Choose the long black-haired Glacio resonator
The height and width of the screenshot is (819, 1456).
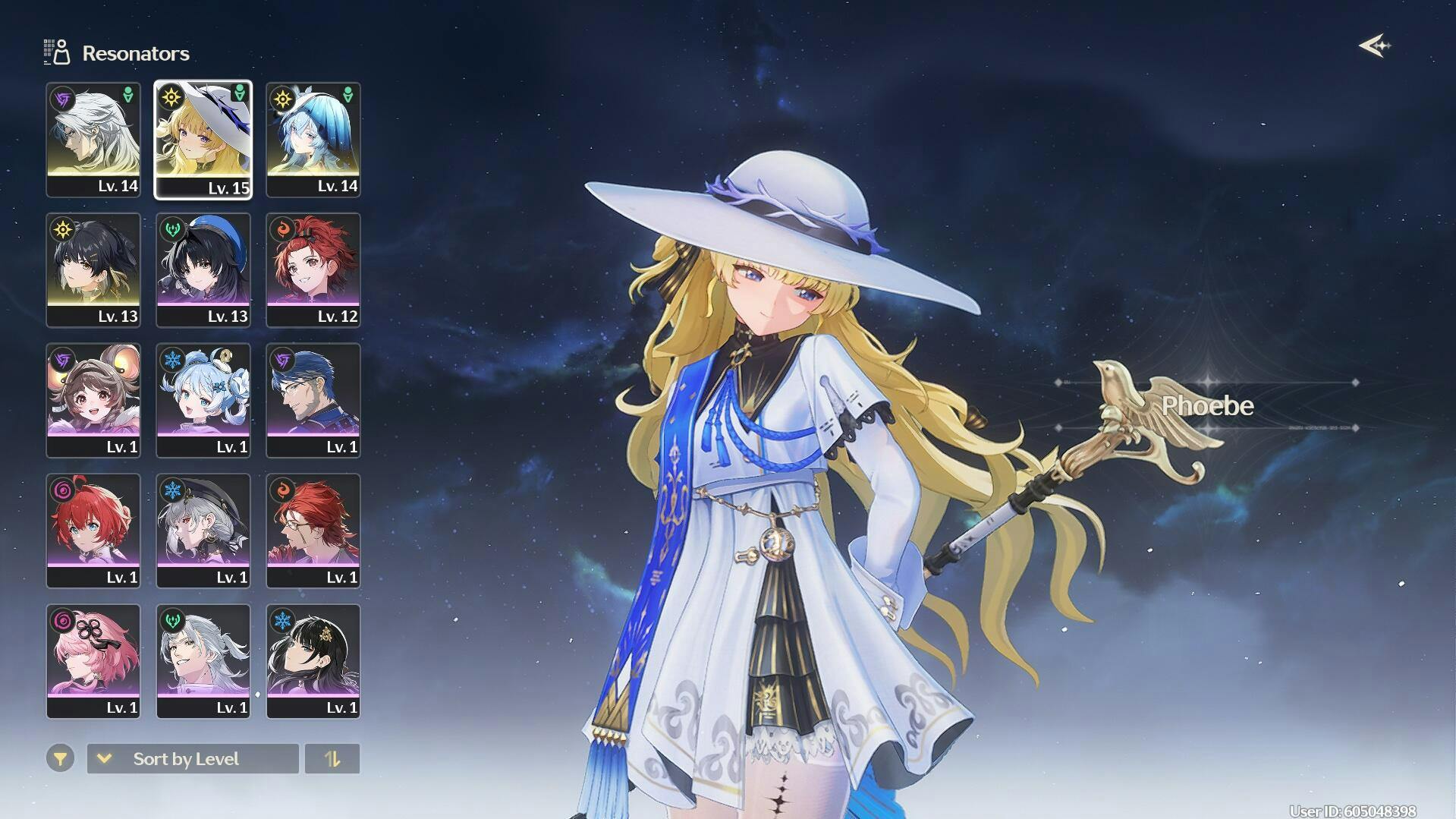click(x=313, y=661)
